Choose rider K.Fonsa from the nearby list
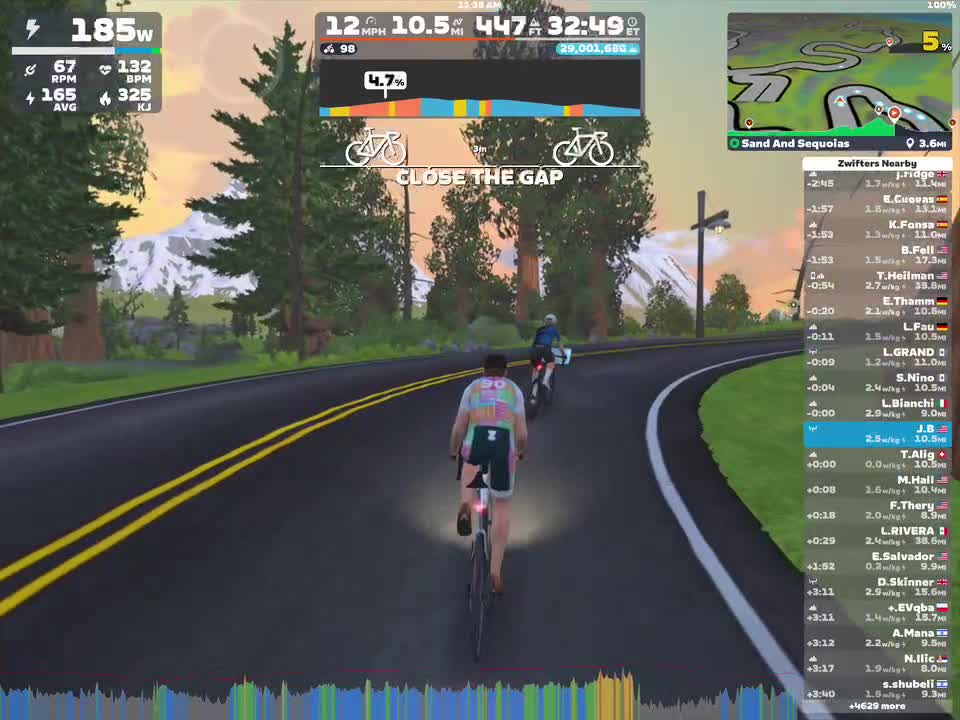Image resolution: width=960 pixels, height=720 pixels. [878, 230]
